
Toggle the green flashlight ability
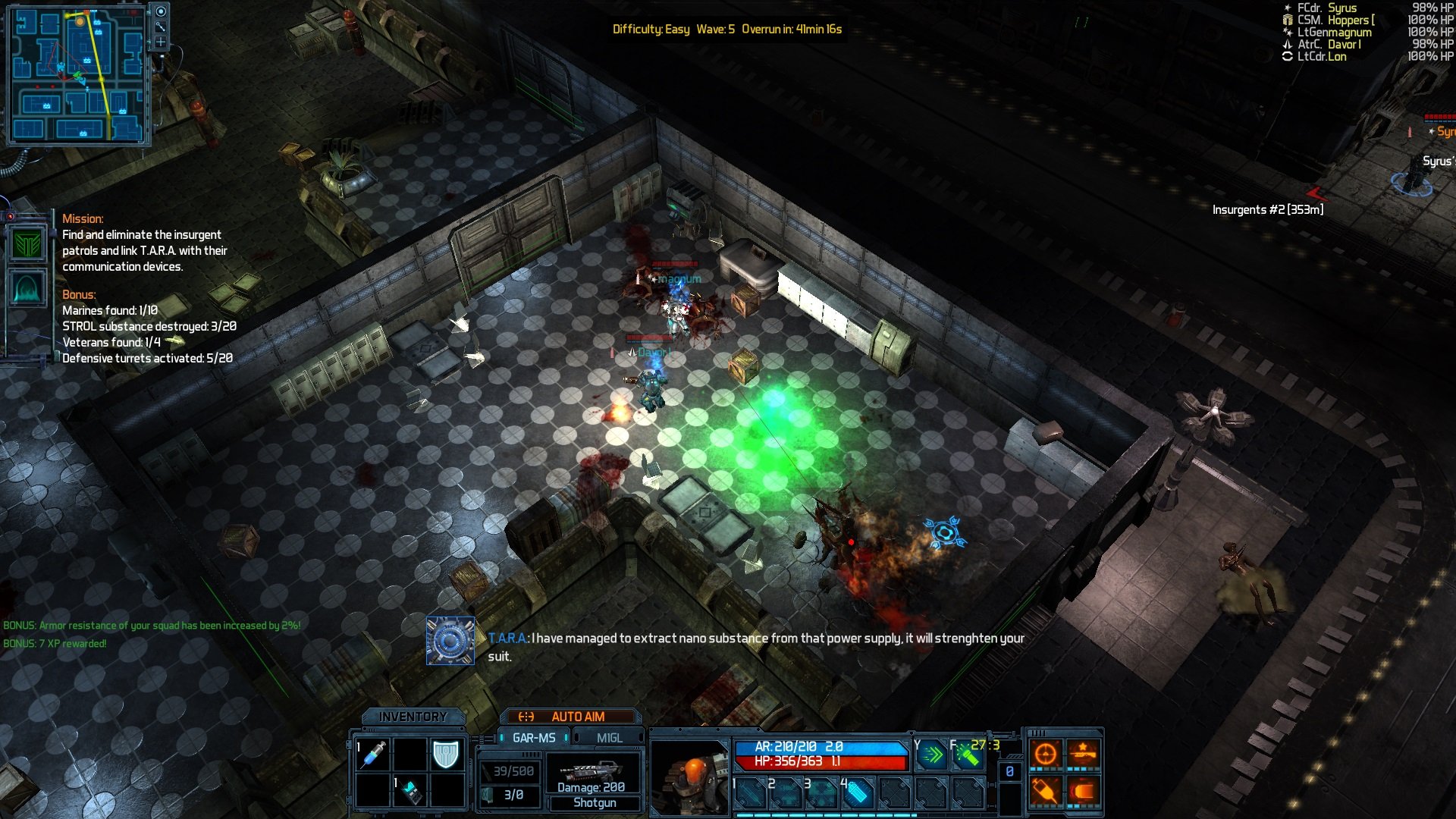pyautogui.click(x=968, y=755)
